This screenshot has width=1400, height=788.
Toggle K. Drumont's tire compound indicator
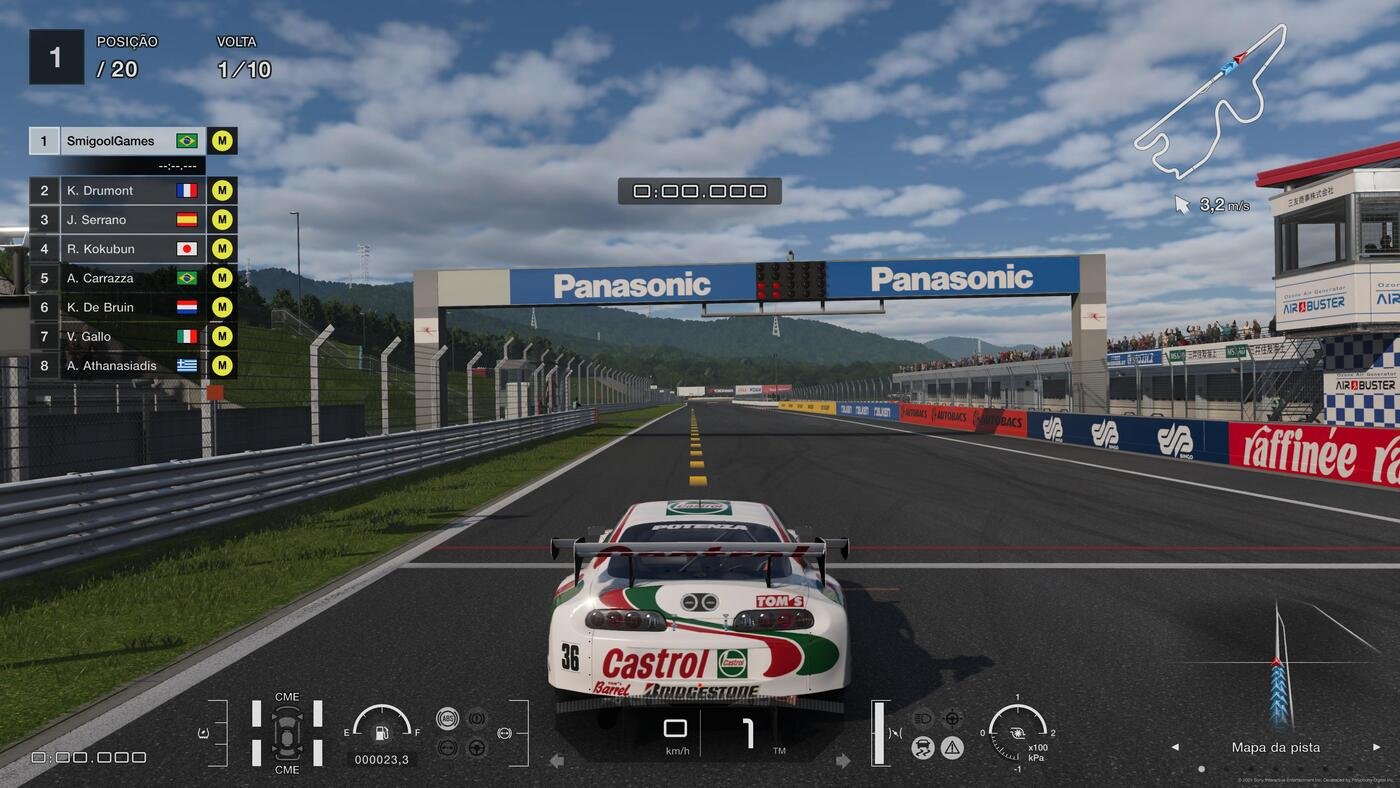(x=221, y=190)
